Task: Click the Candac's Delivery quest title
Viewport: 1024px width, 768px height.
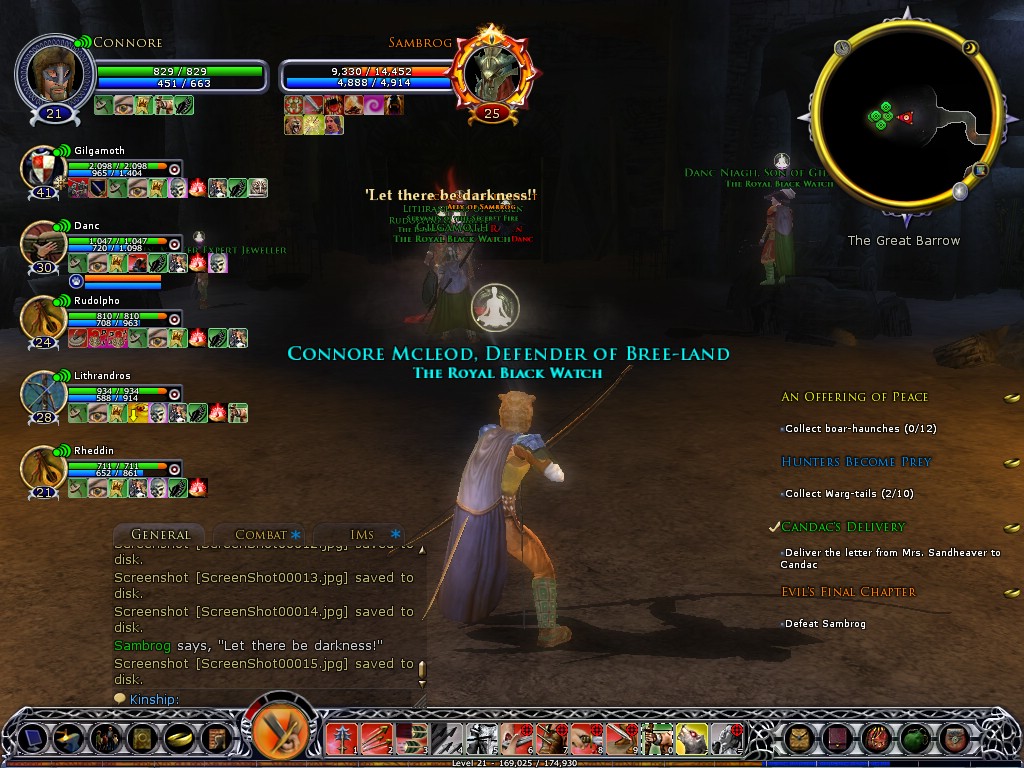Action: tap(842, 527)
